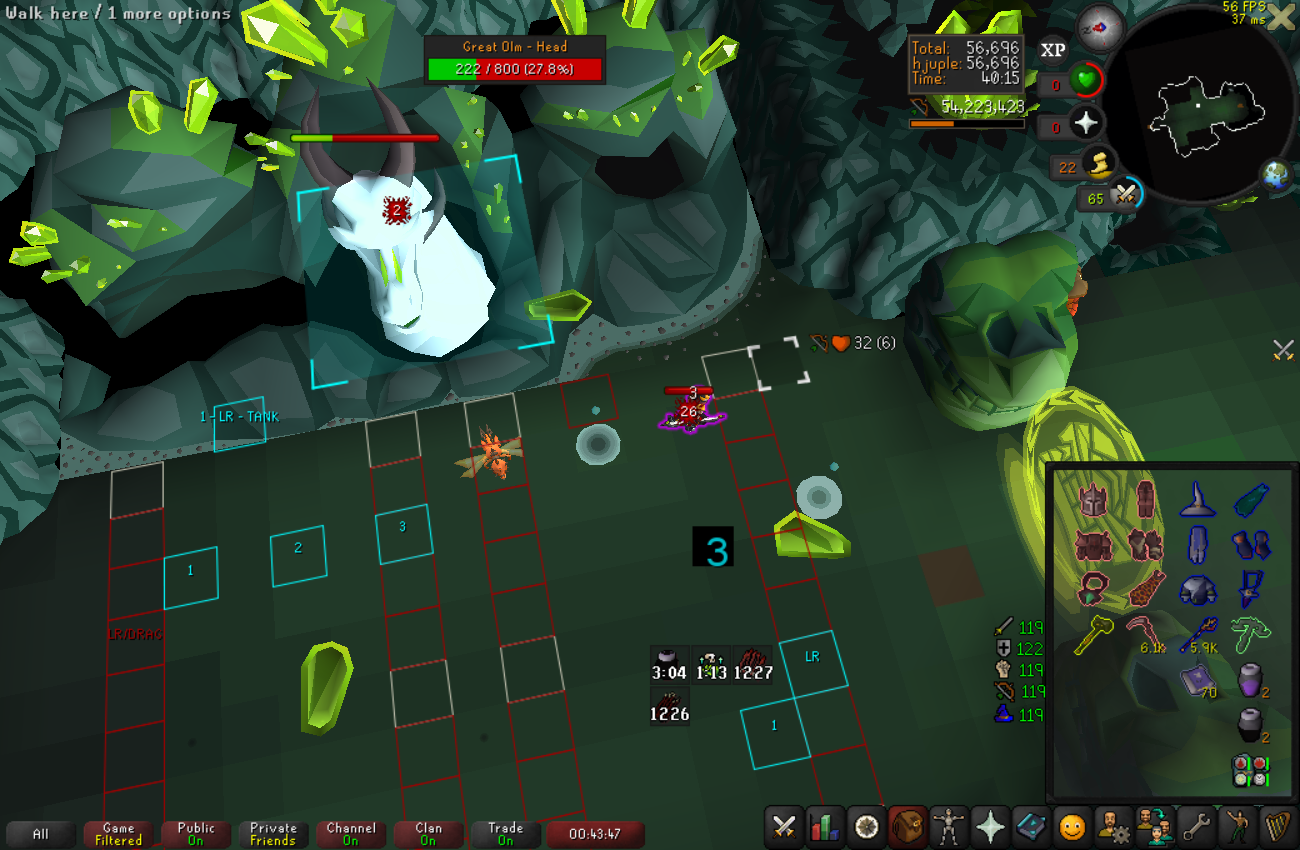Use the special attack orb
The width and height of the screenshot is (1300, 850).
[x=1125, y=195]
